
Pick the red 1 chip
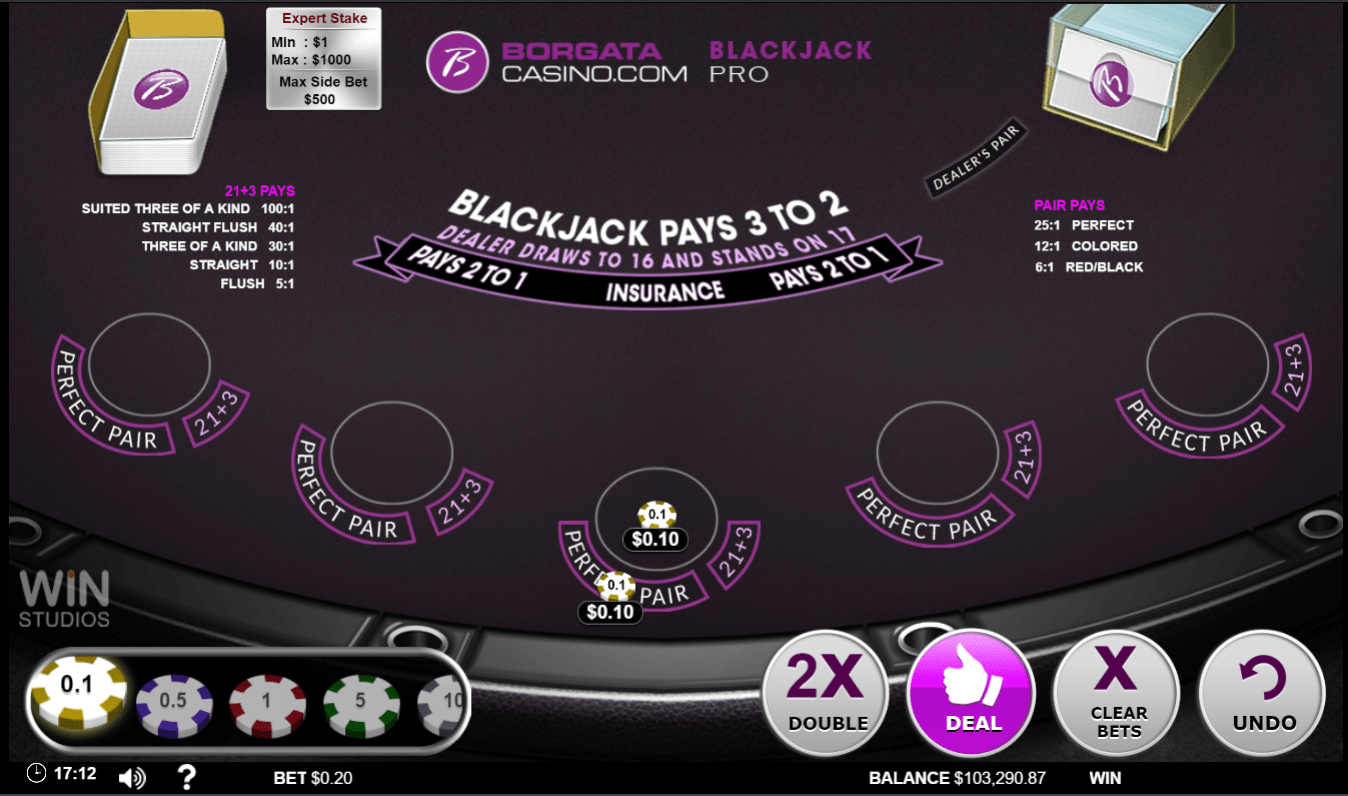[267, 700]
